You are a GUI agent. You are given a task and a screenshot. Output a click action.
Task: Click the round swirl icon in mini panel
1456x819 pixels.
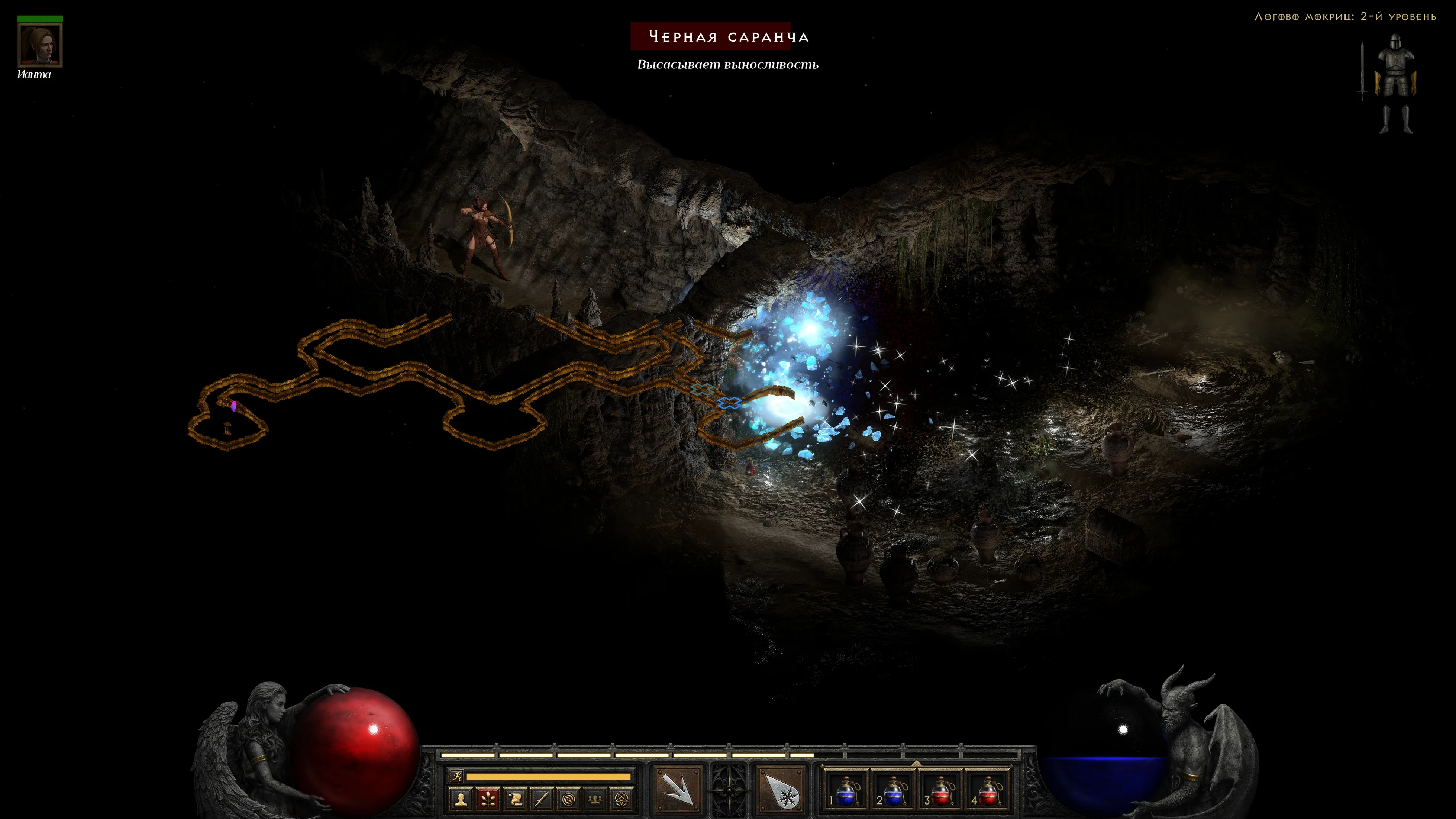[x=568, y=799]
